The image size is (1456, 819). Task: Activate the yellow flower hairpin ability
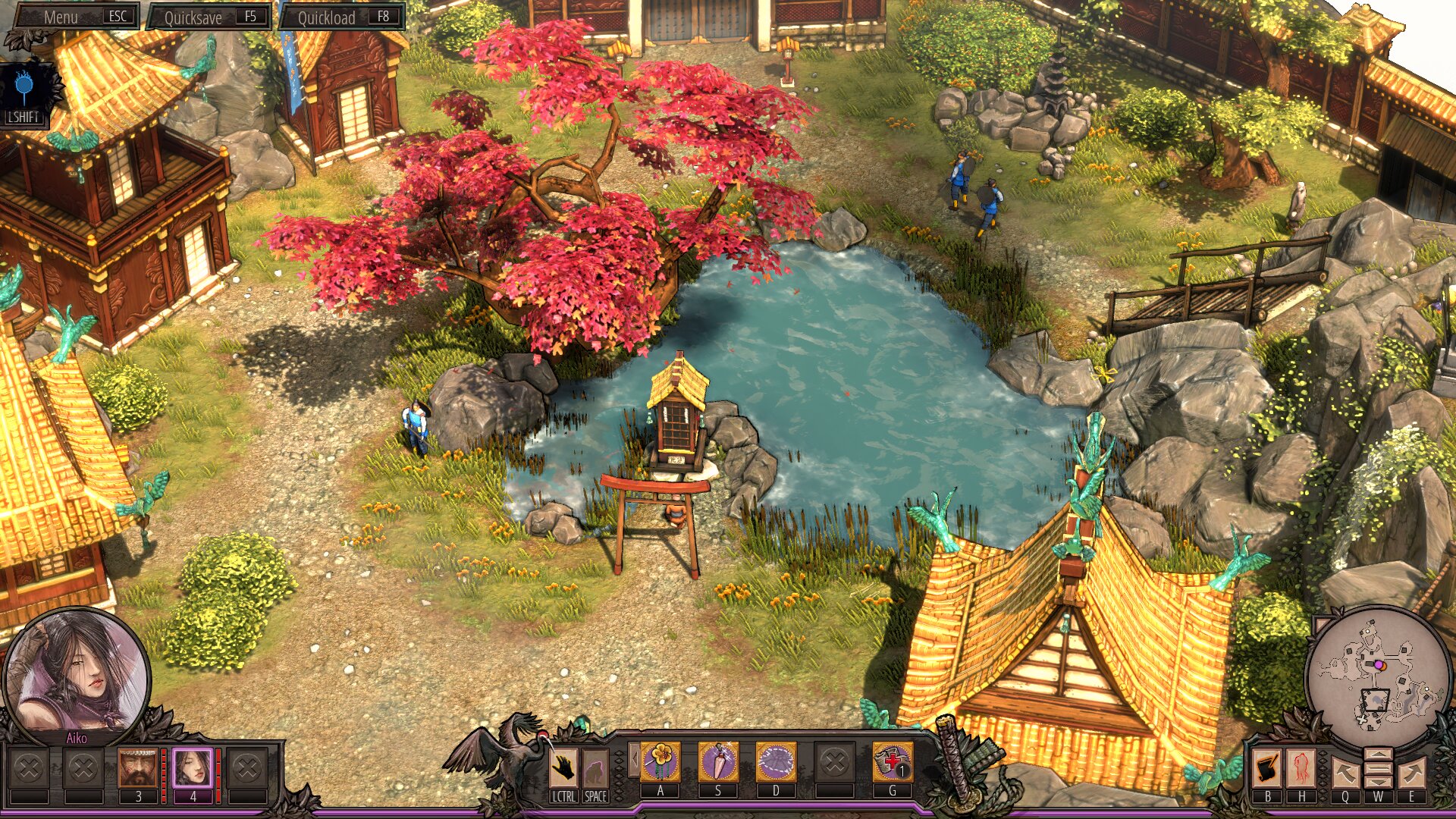tap(661, 761)
